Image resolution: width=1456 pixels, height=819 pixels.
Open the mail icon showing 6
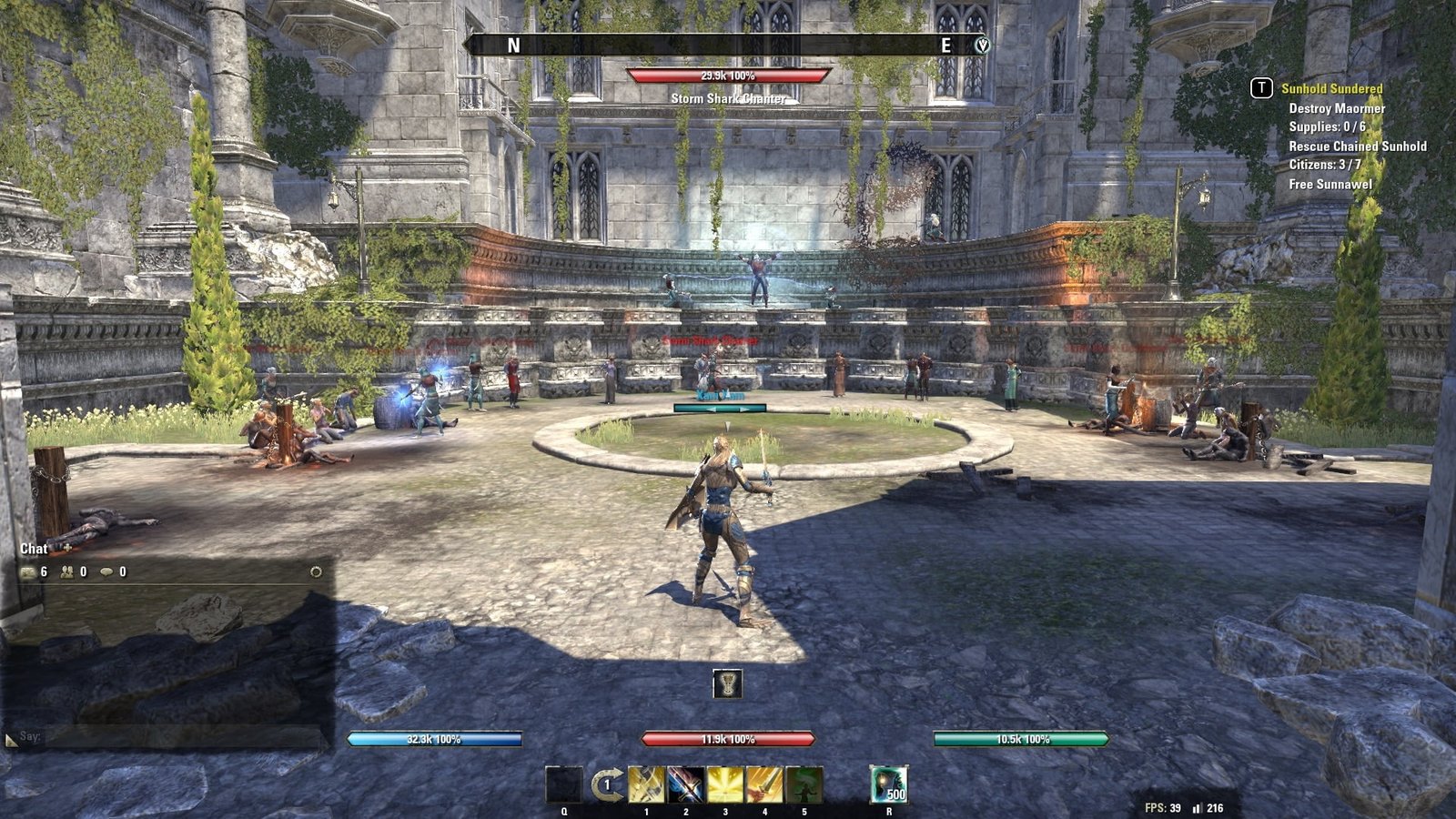coord(29,572)
